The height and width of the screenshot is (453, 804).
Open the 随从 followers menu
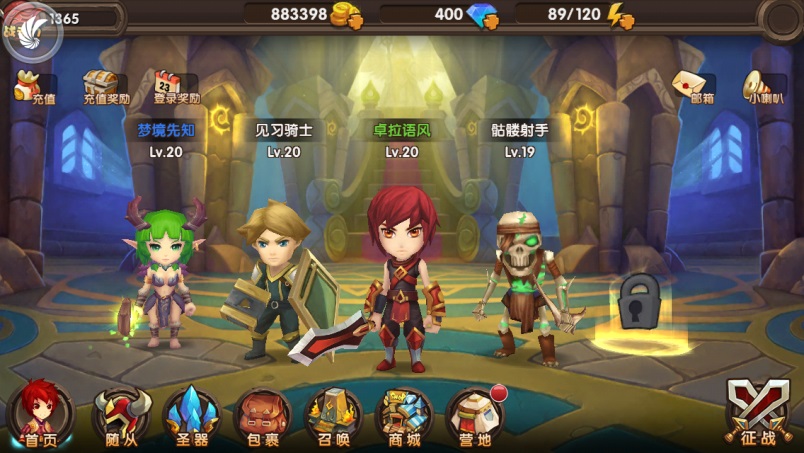click(121, 416)
